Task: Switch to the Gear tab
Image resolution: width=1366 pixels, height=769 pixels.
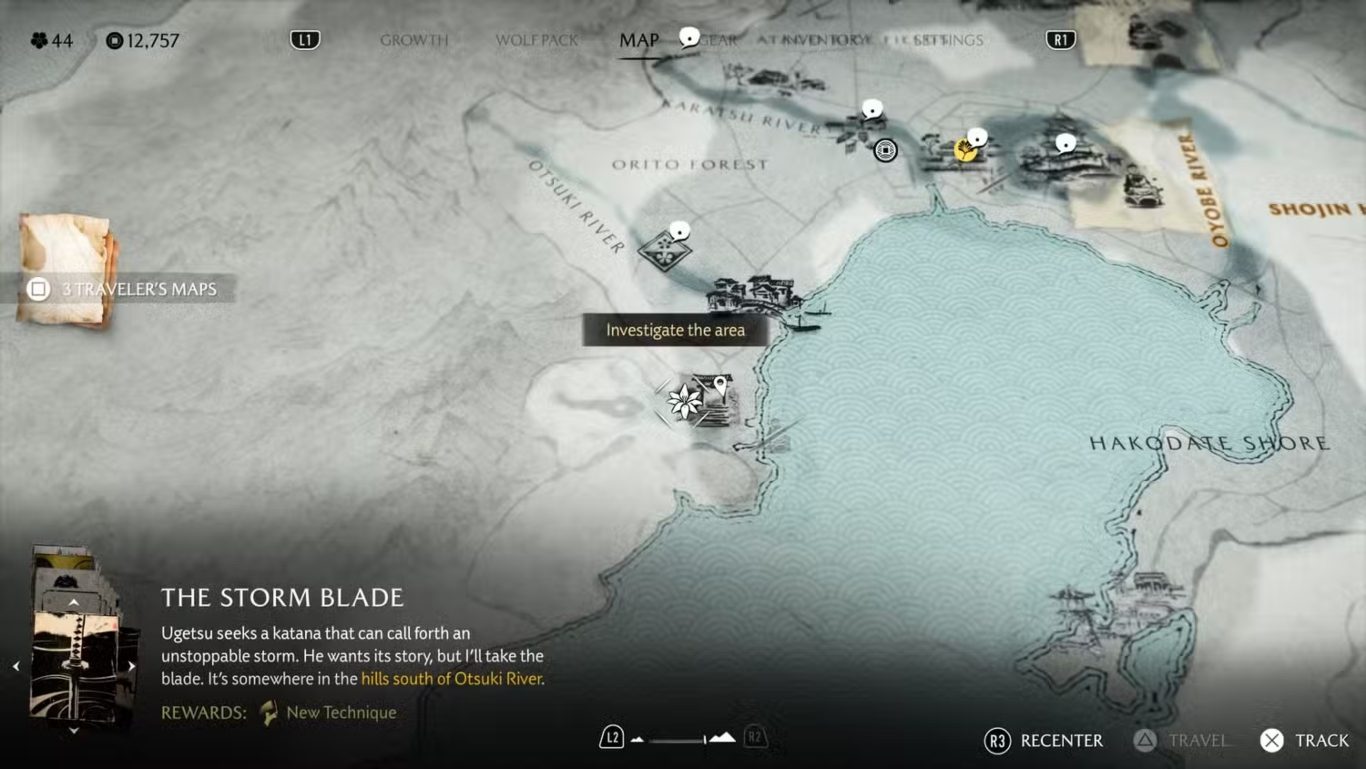Action: pyautogui.click(x=718, y=40)
